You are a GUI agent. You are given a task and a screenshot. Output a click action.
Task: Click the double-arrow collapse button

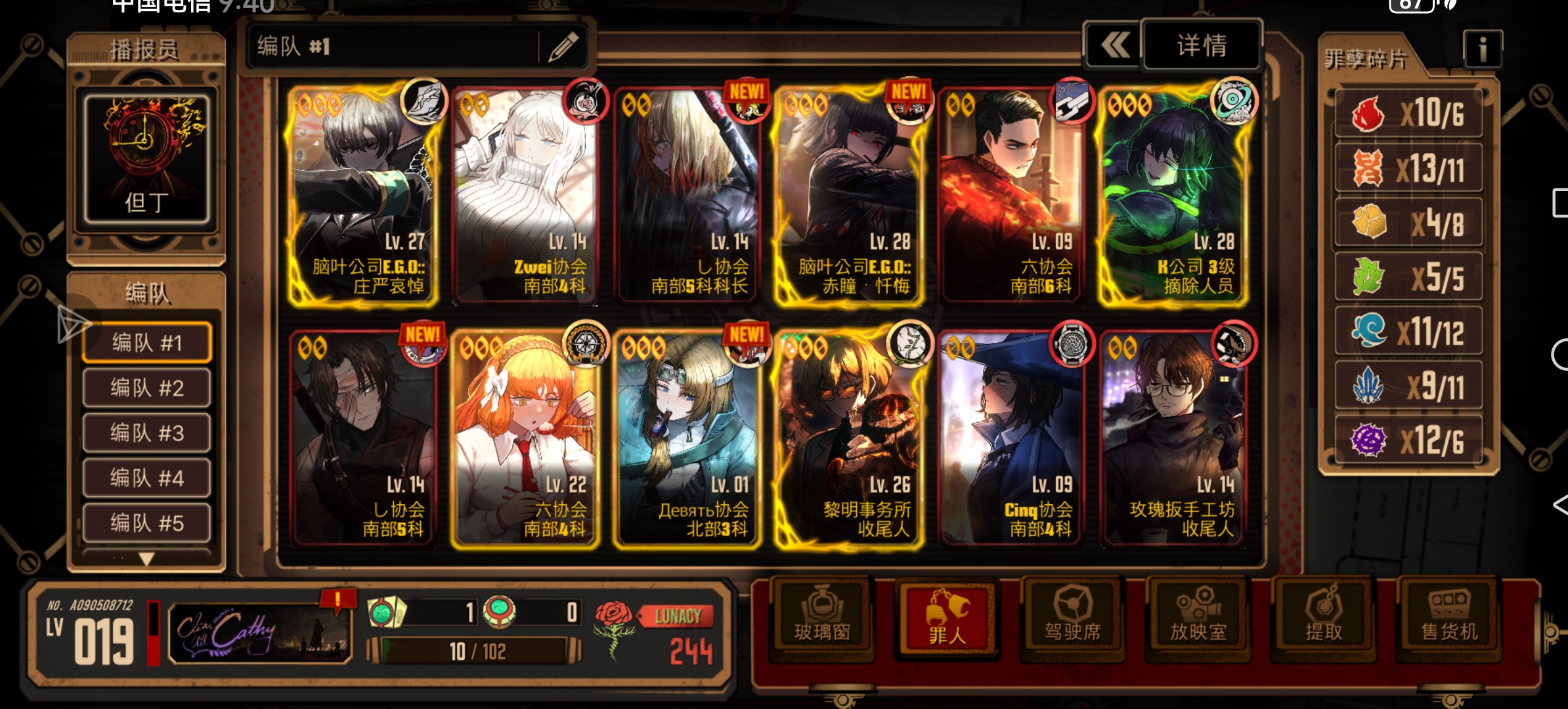coord(1115,45)
